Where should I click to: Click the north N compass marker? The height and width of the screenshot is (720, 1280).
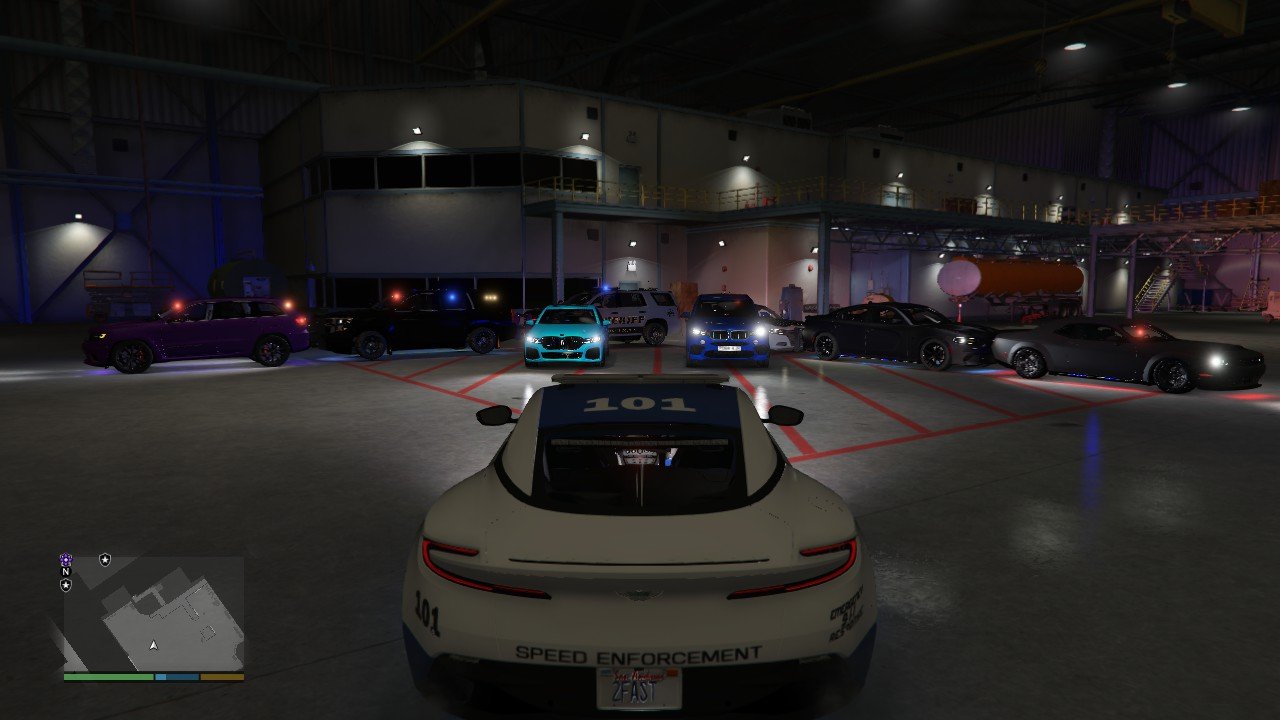coord(66,572)
